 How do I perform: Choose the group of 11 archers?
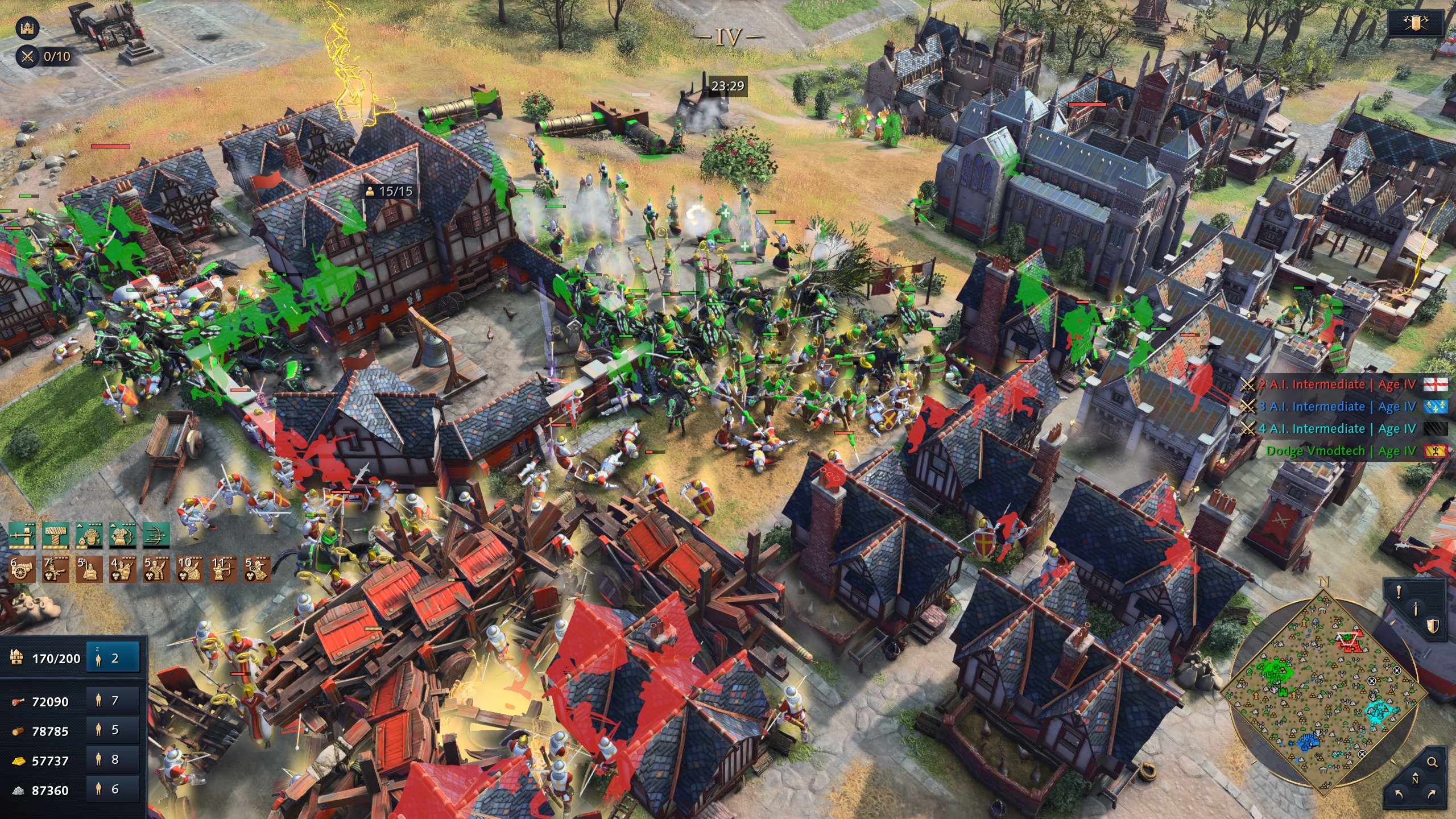coord(222,569)
